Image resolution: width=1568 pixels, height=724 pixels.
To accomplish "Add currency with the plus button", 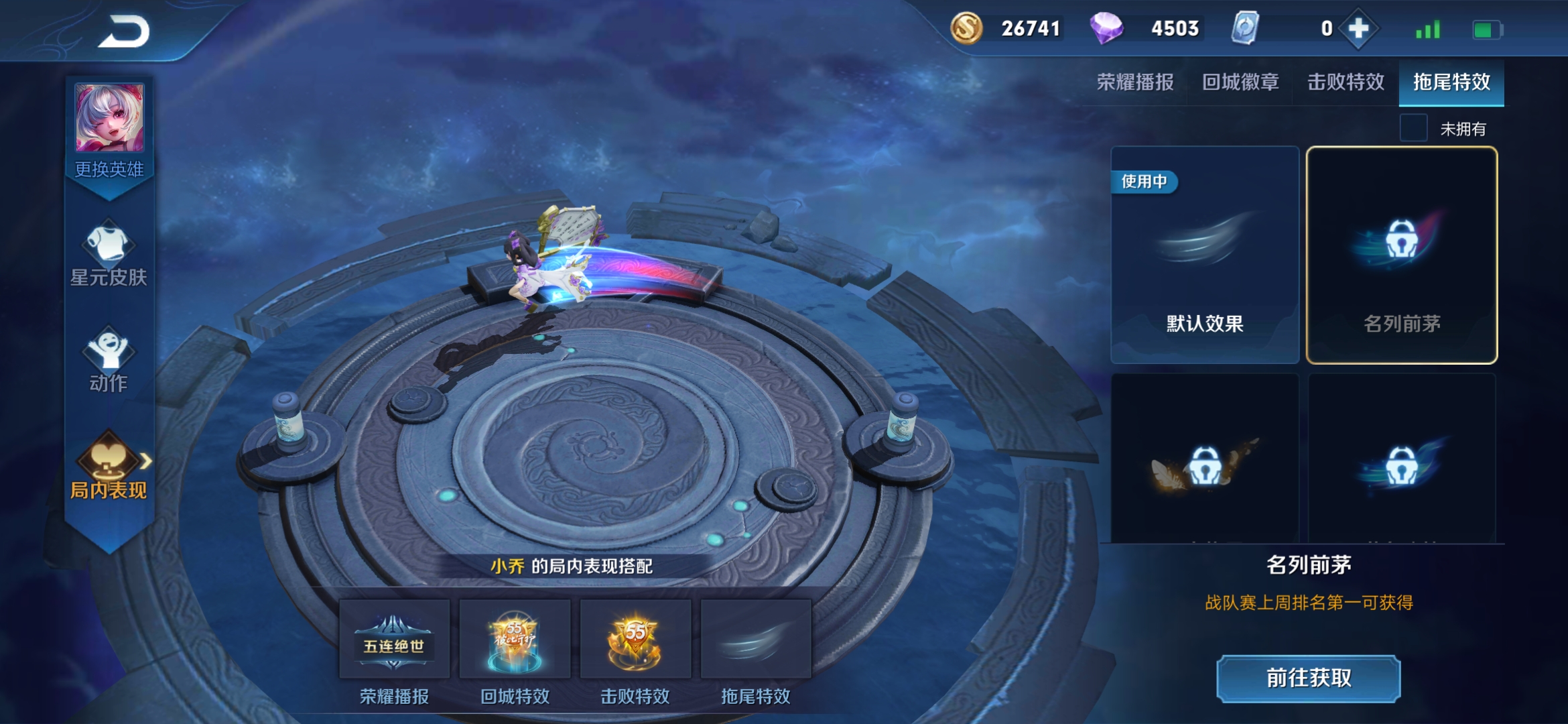I will [x=1358, y=29].
